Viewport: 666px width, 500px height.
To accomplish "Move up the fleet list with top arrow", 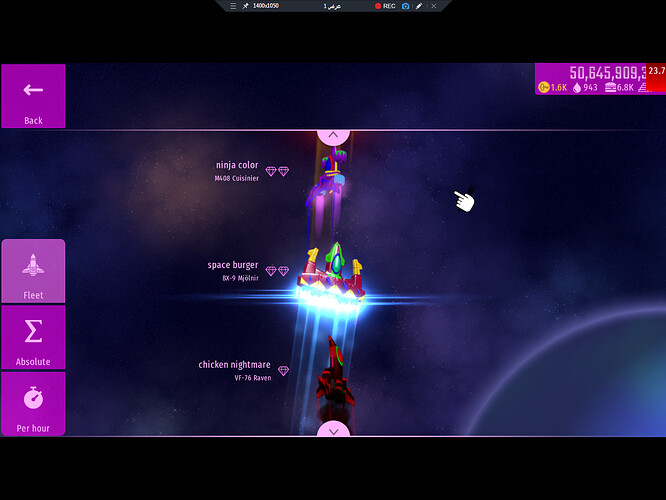I will click(x=333, y=135).
